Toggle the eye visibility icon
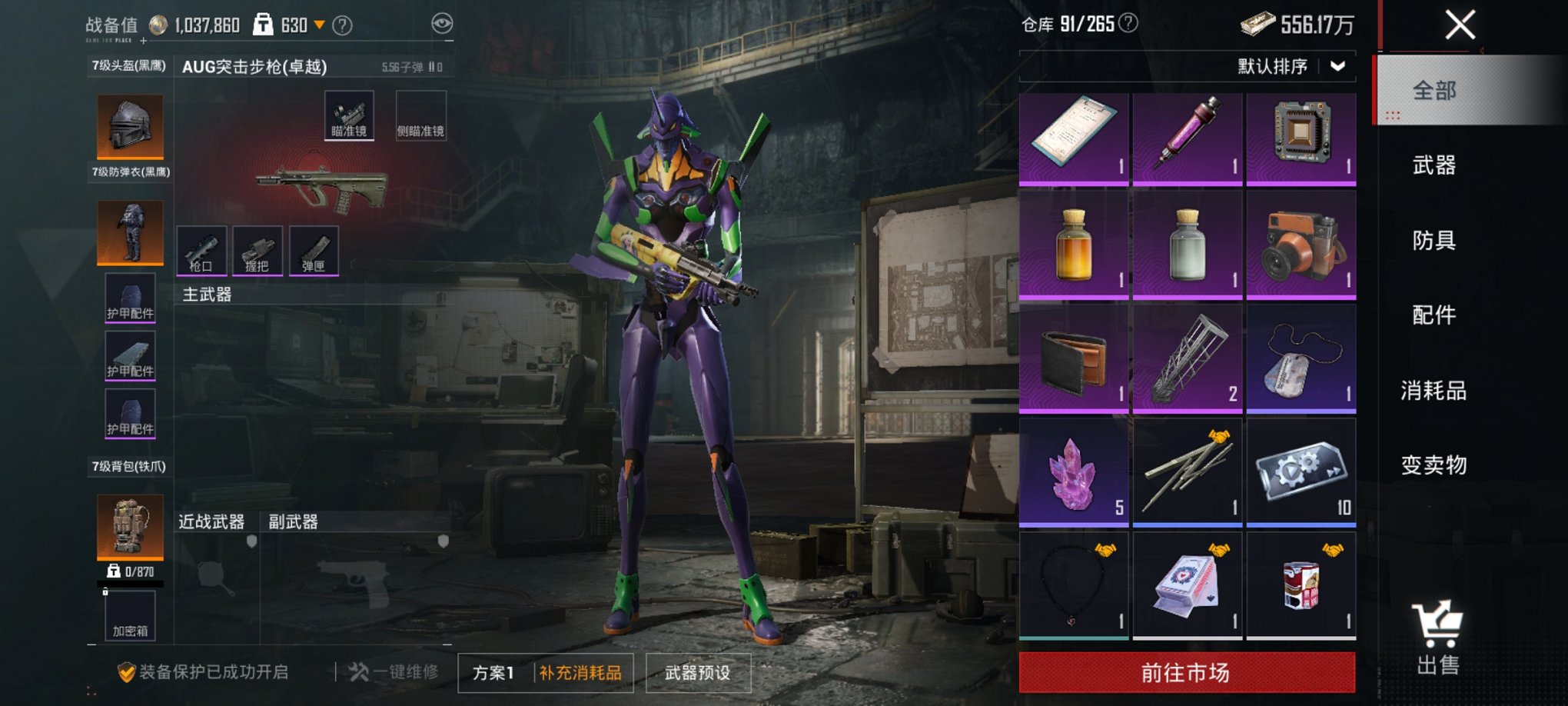 click(x=442, y=24)
